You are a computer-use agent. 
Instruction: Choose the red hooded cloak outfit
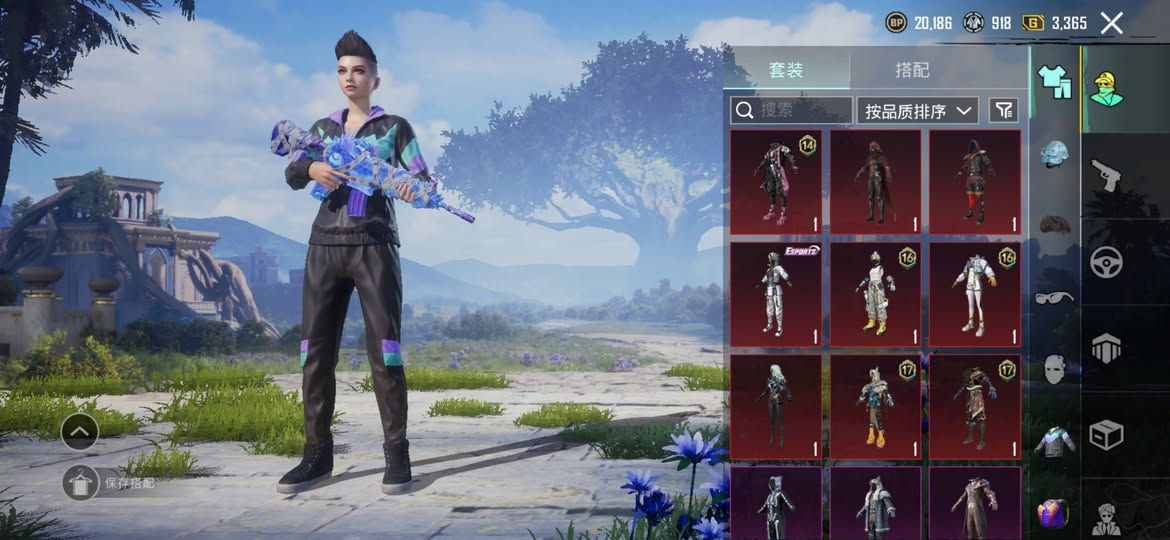[x=875, y=182]
